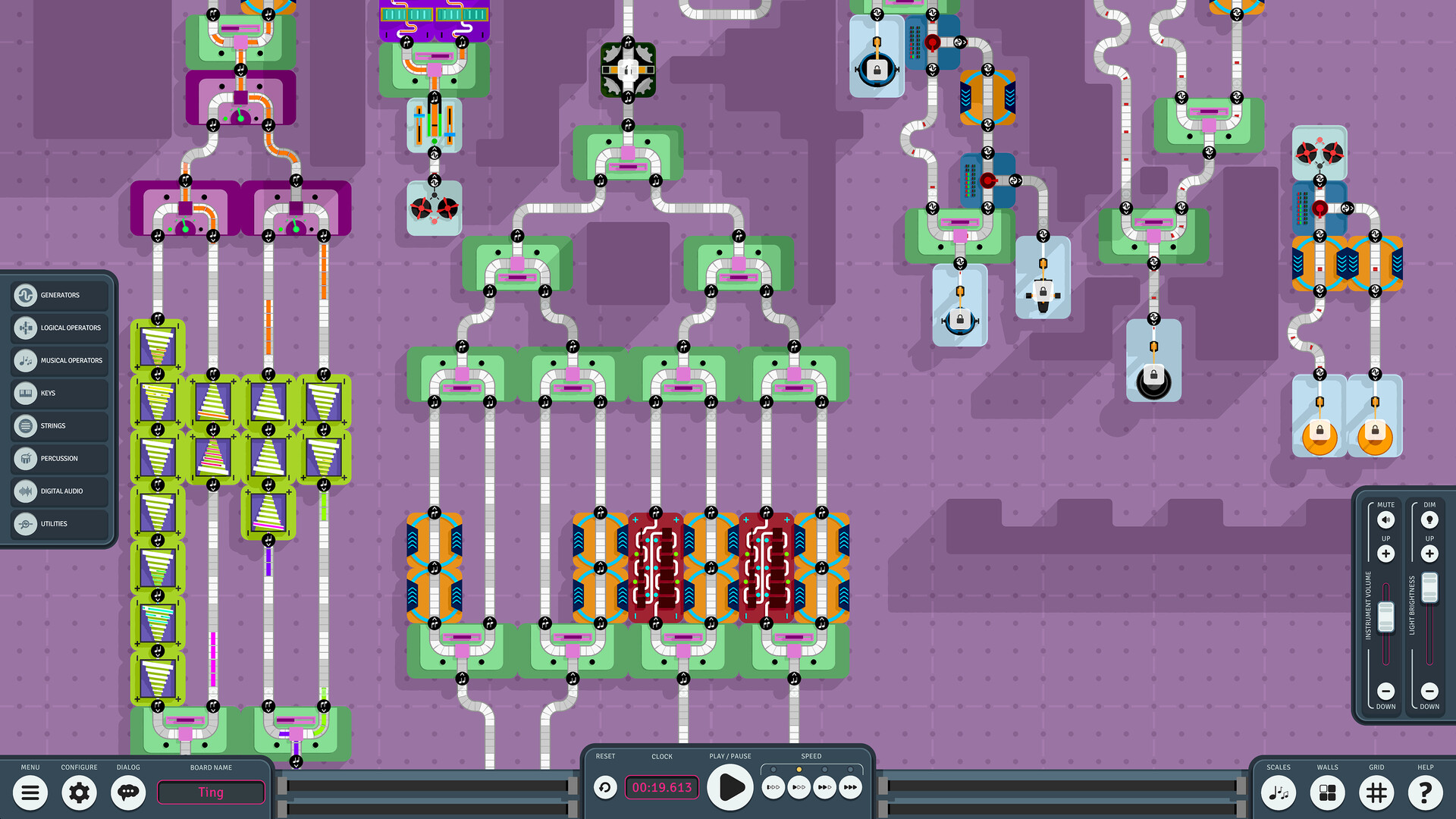The width and height of the screenshot is (1456, 819).
Task: Open the Digital Audio category
Action: [x=26, y=491]
